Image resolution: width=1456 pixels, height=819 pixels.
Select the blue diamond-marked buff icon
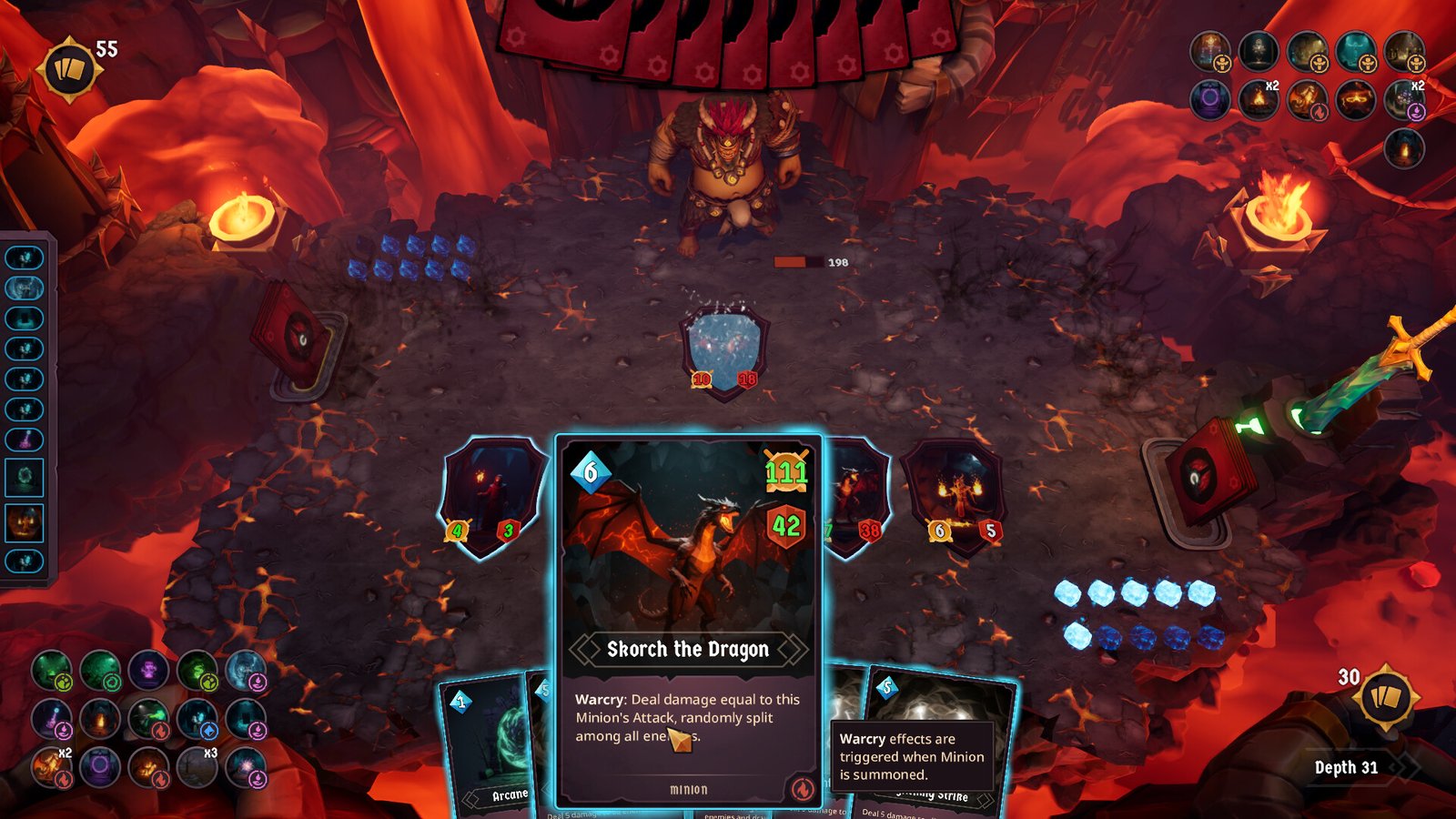[x=198, y=721]
